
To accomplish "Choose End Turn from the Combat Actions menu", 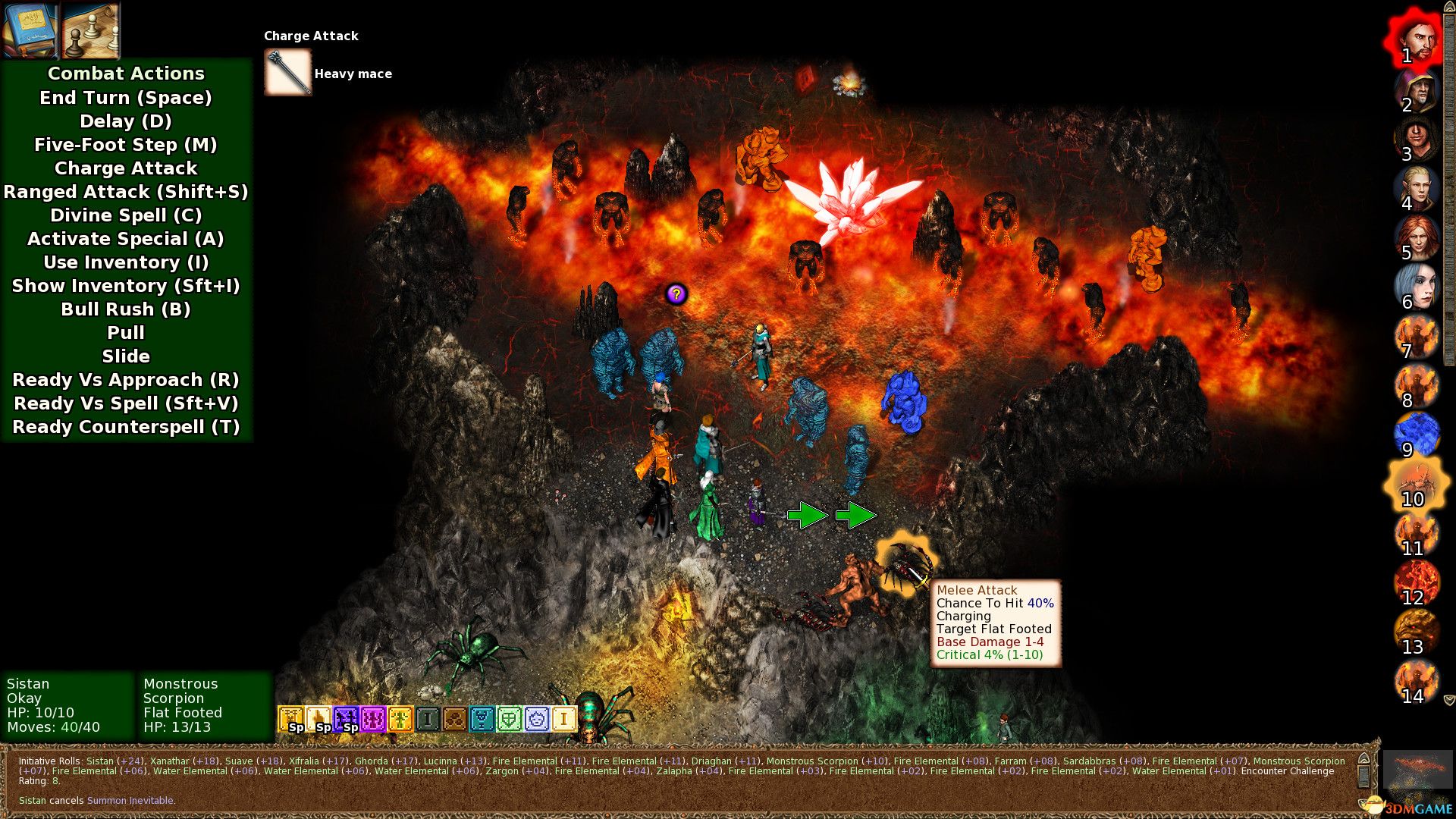I will 126,97.
